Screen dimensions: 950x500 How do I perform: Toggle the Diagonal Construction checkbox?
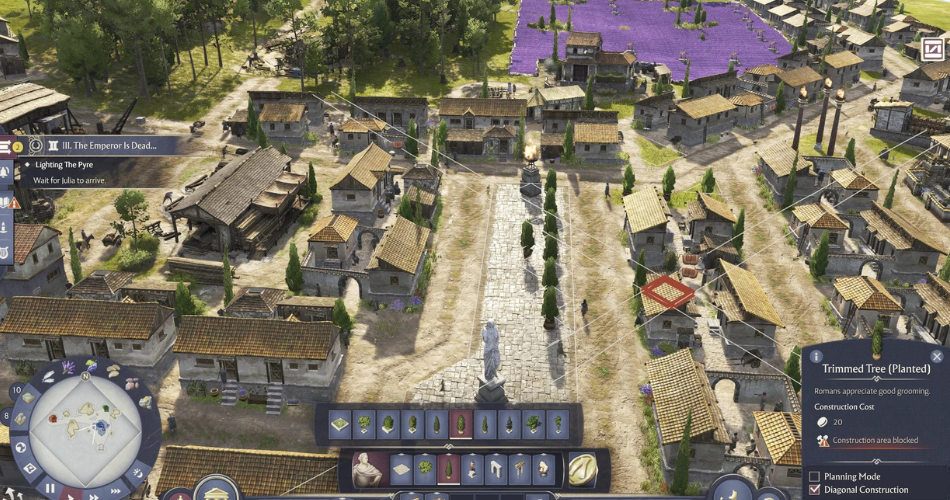pos(815,490)
